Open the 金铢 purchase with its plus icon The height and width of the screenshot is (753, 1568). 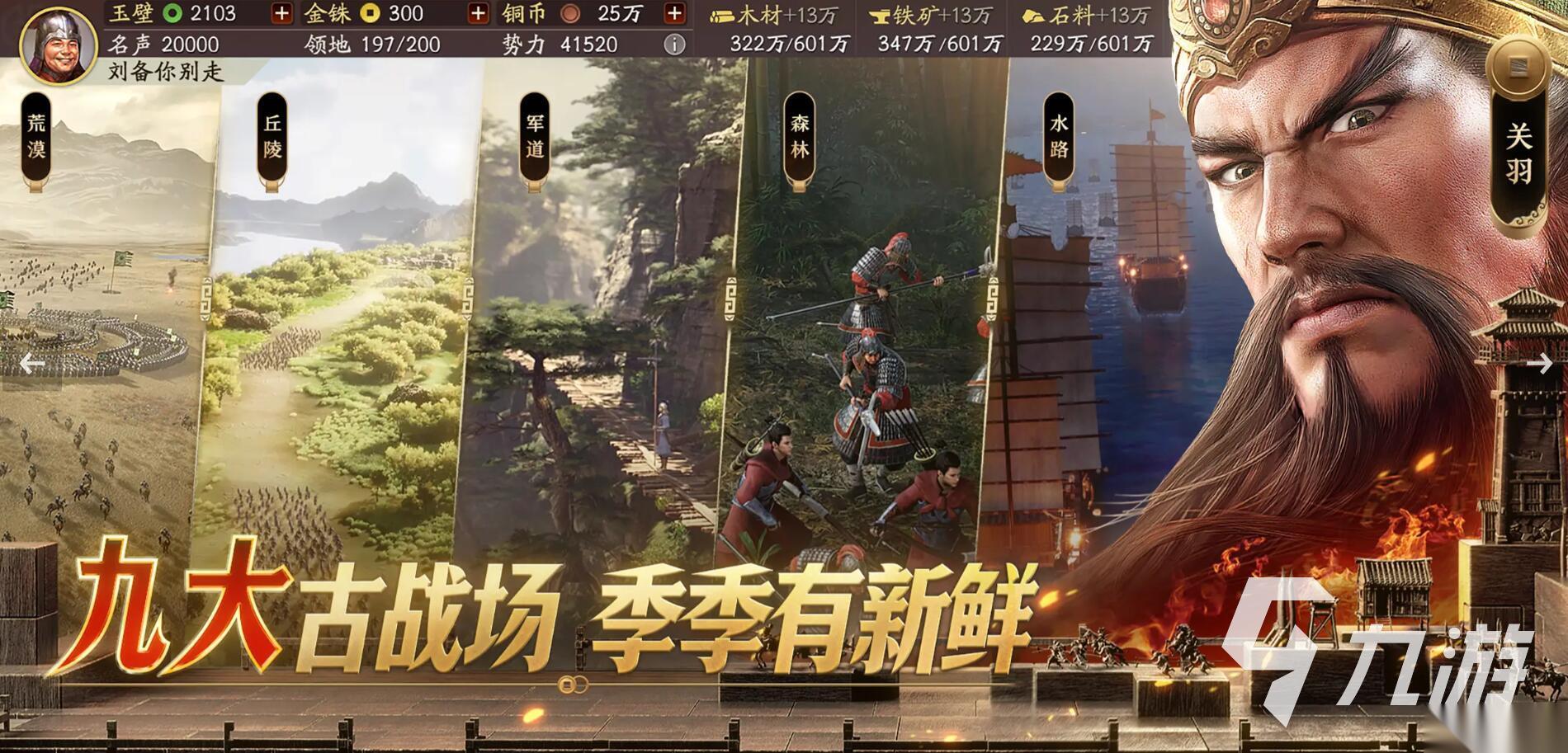coord(478,13)
